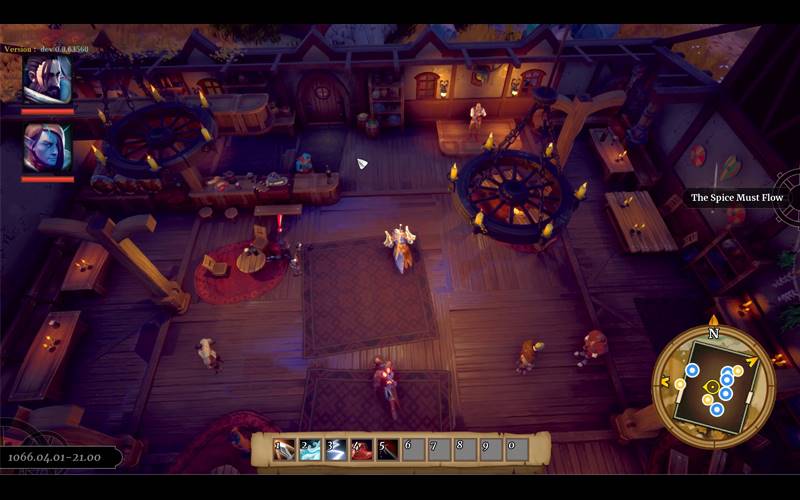Cast the lightning bolt ability in slot 3

click(x=337, y=450)
